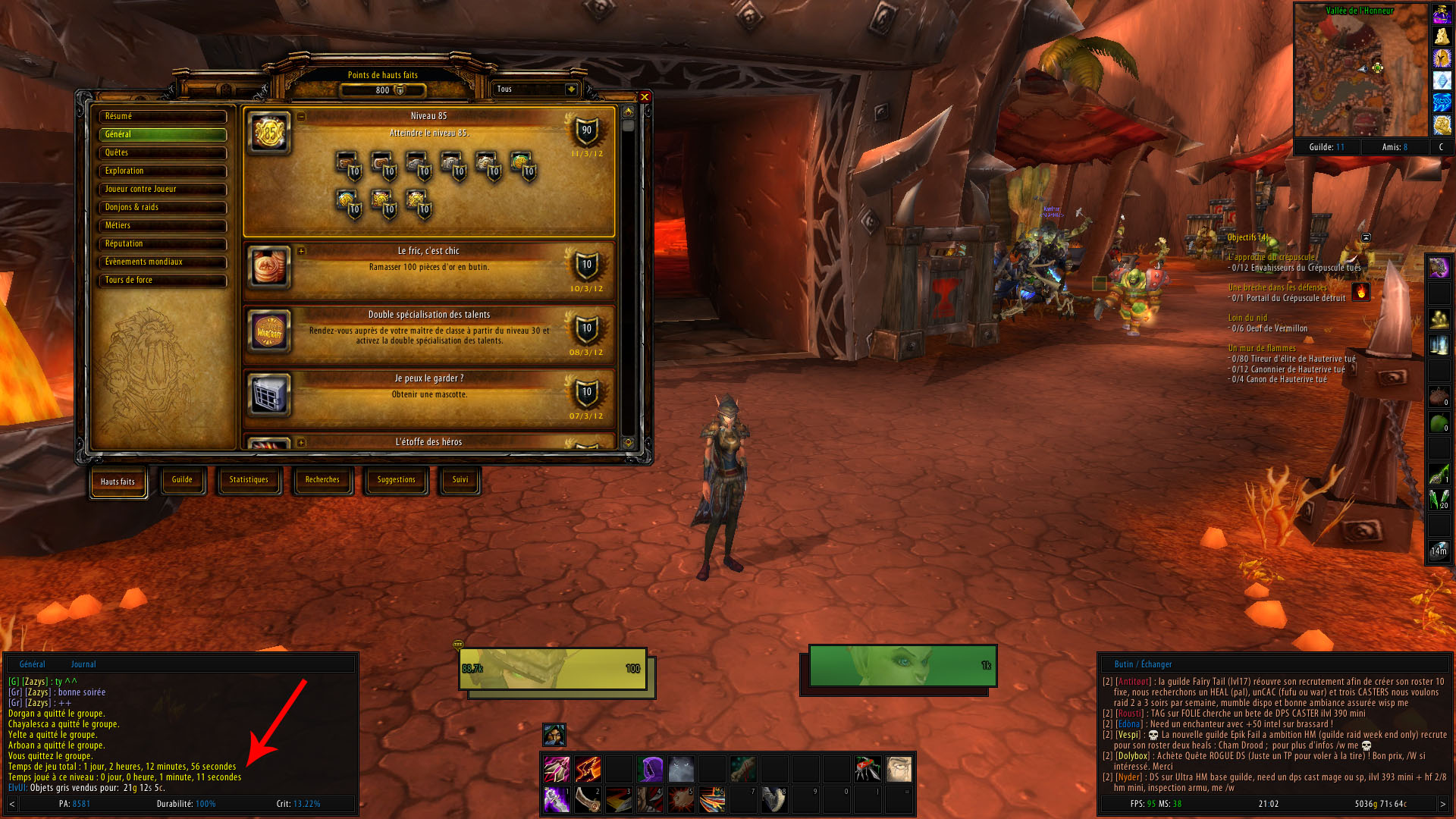Switch to the Journal chat tab
Screen dimensions: 1456x819
click(83, 664)
